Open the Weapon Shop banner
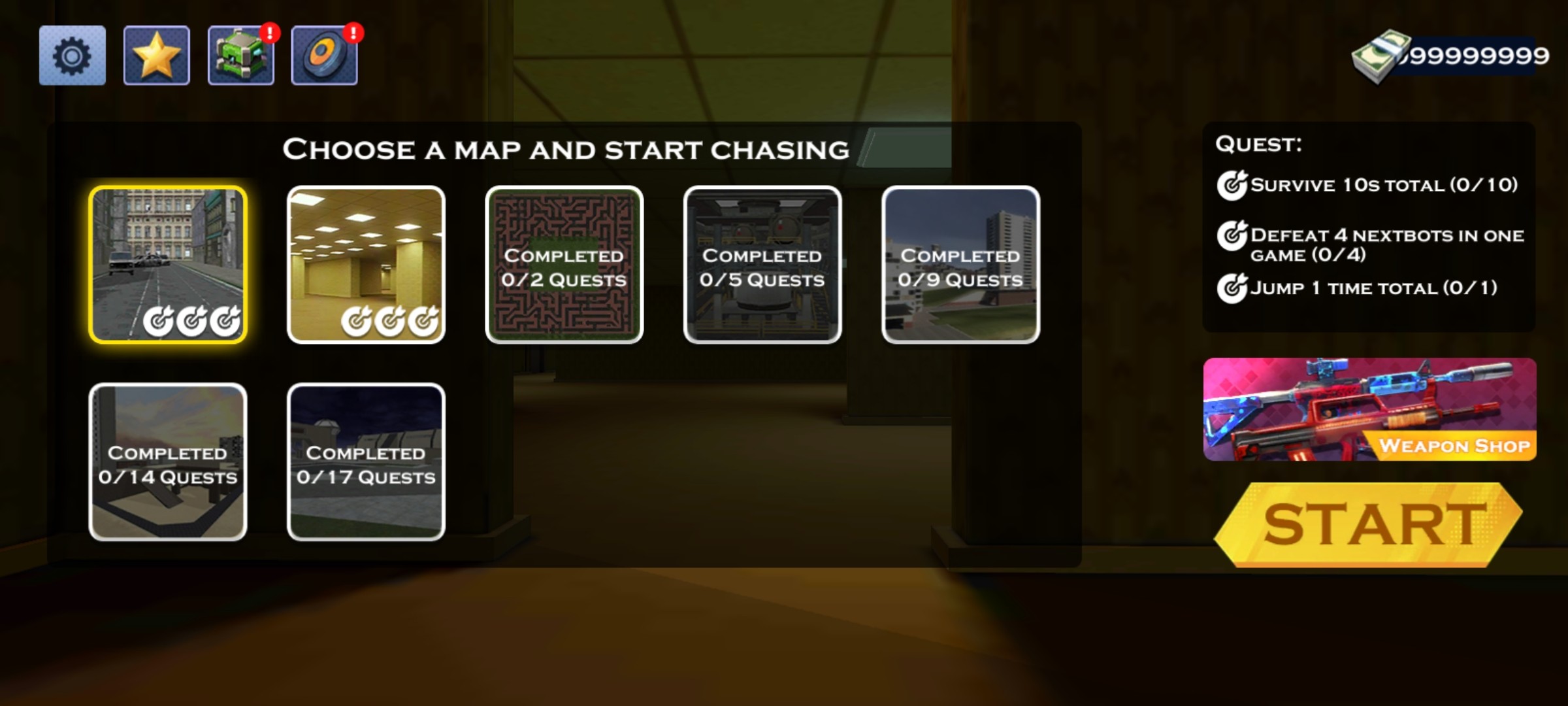1568x706 pixels. pos(1369,409)
